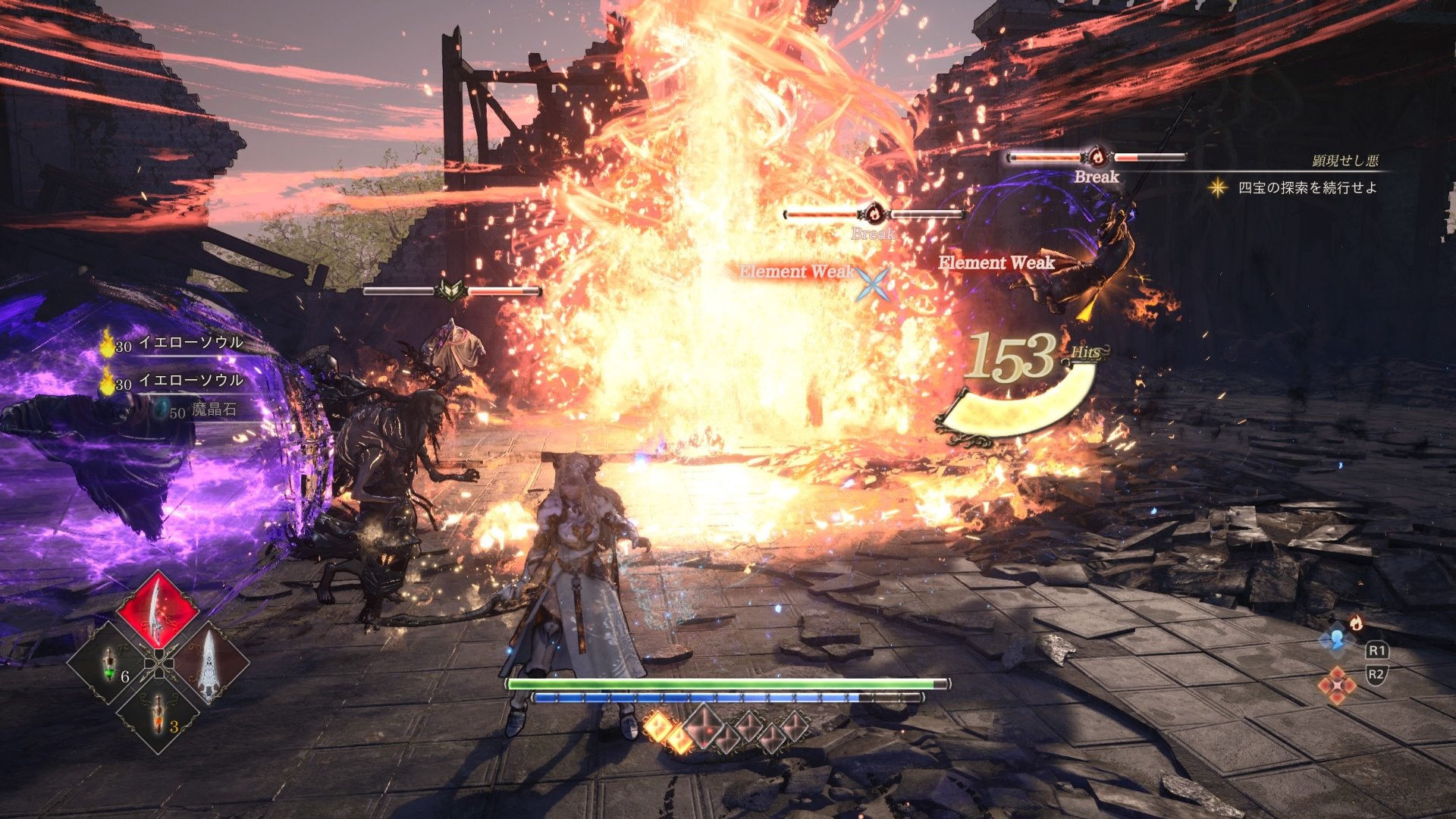
Task: Activate the red four-diamond skill icon
Action: 1336,684
